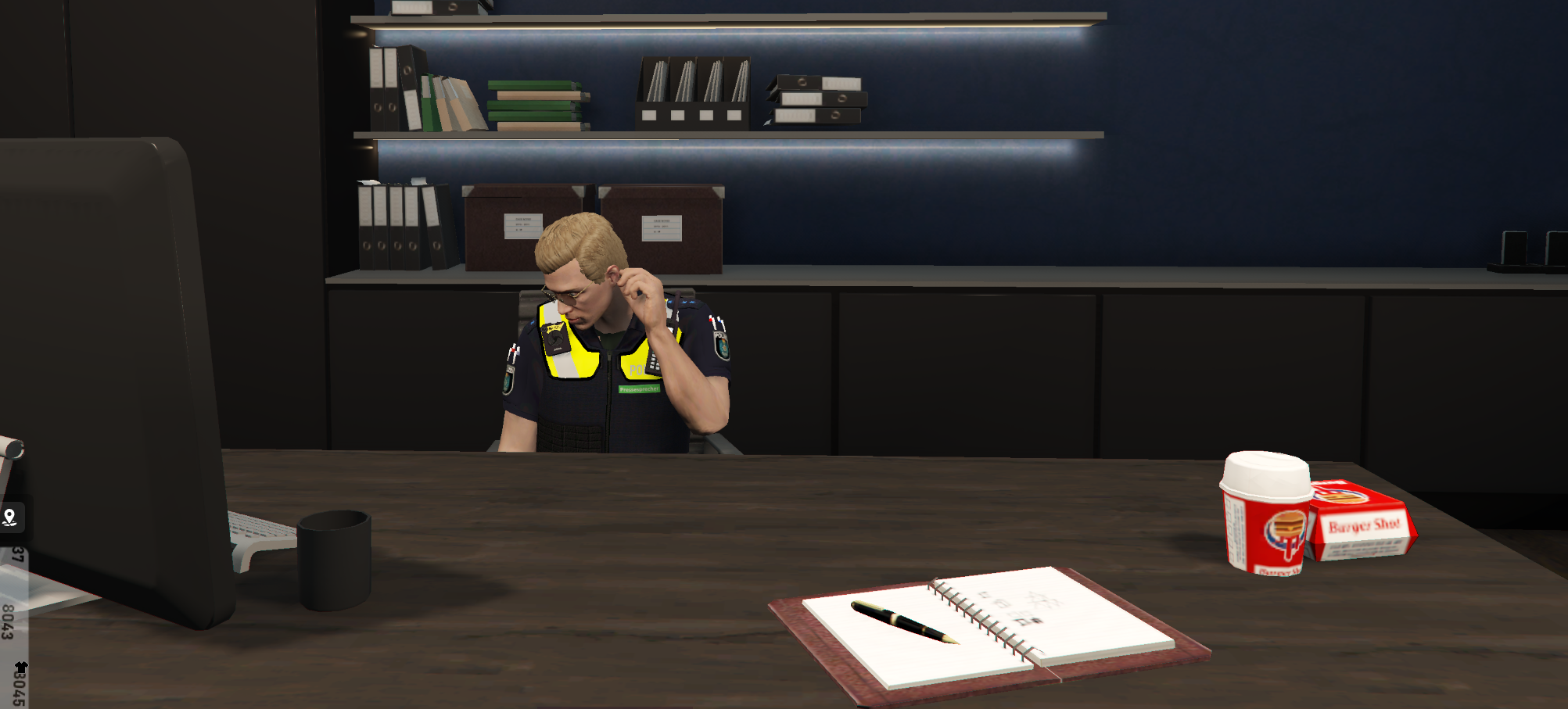Click the black t-shirt icon
Image resolution: width=1568 pixels, height=709 pixels.
pos(21,667)
